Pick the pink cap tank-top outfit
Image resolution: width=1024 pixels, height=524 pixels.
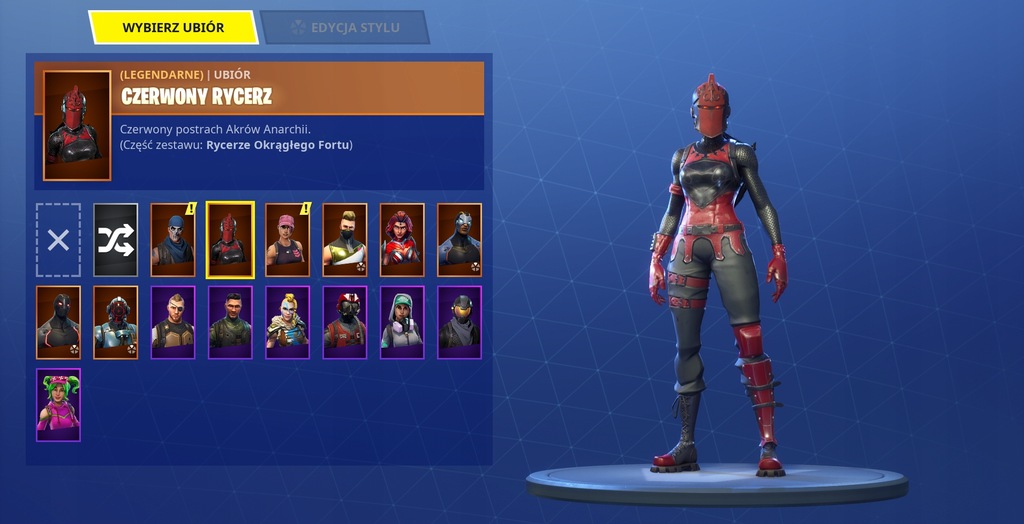point(288,240)
